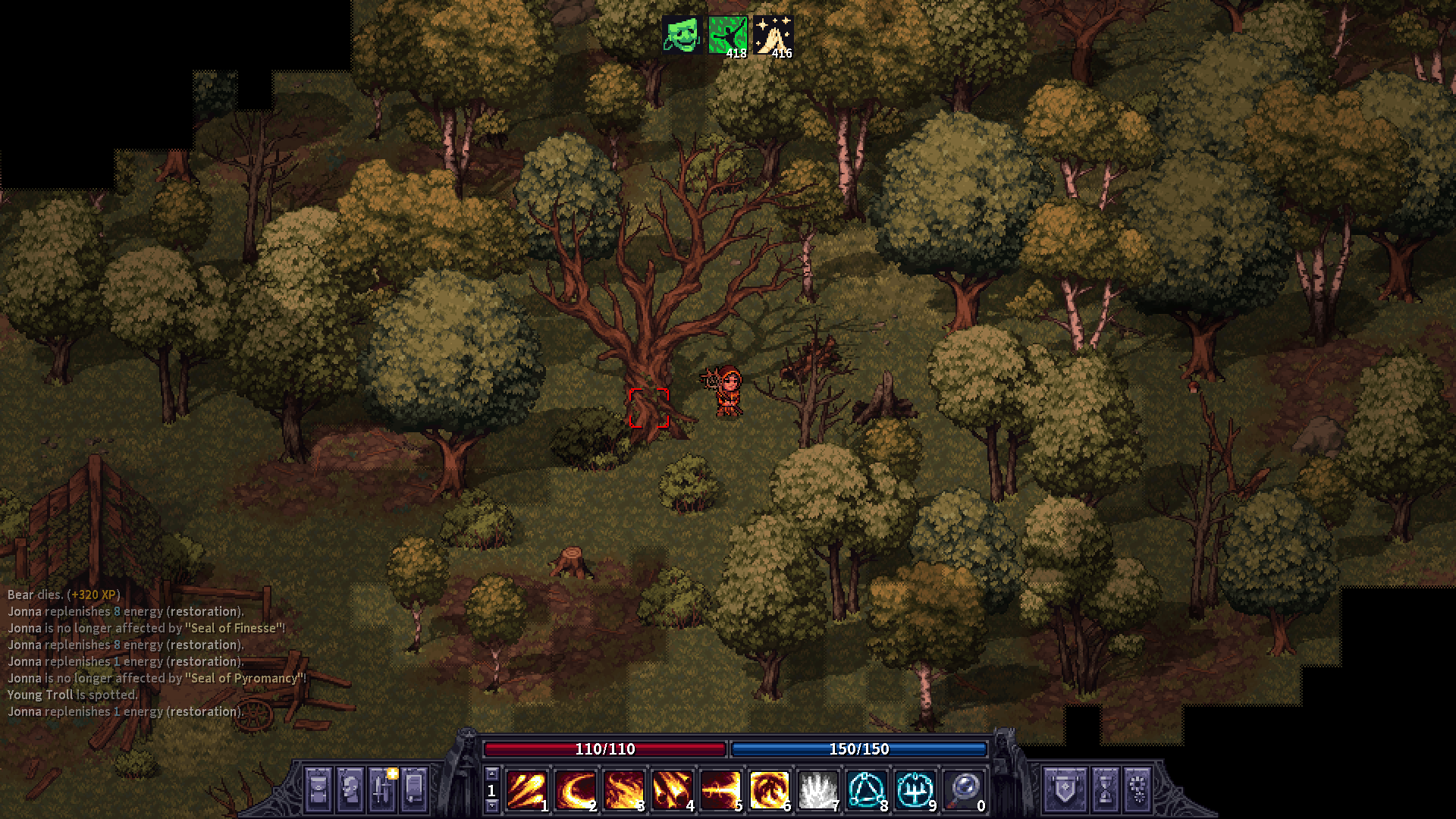Image resolution: width=1456 pixels, height=819 pixels.
Task: Activate the fire vortex spell in slot 6
Action: pos(769,790)
